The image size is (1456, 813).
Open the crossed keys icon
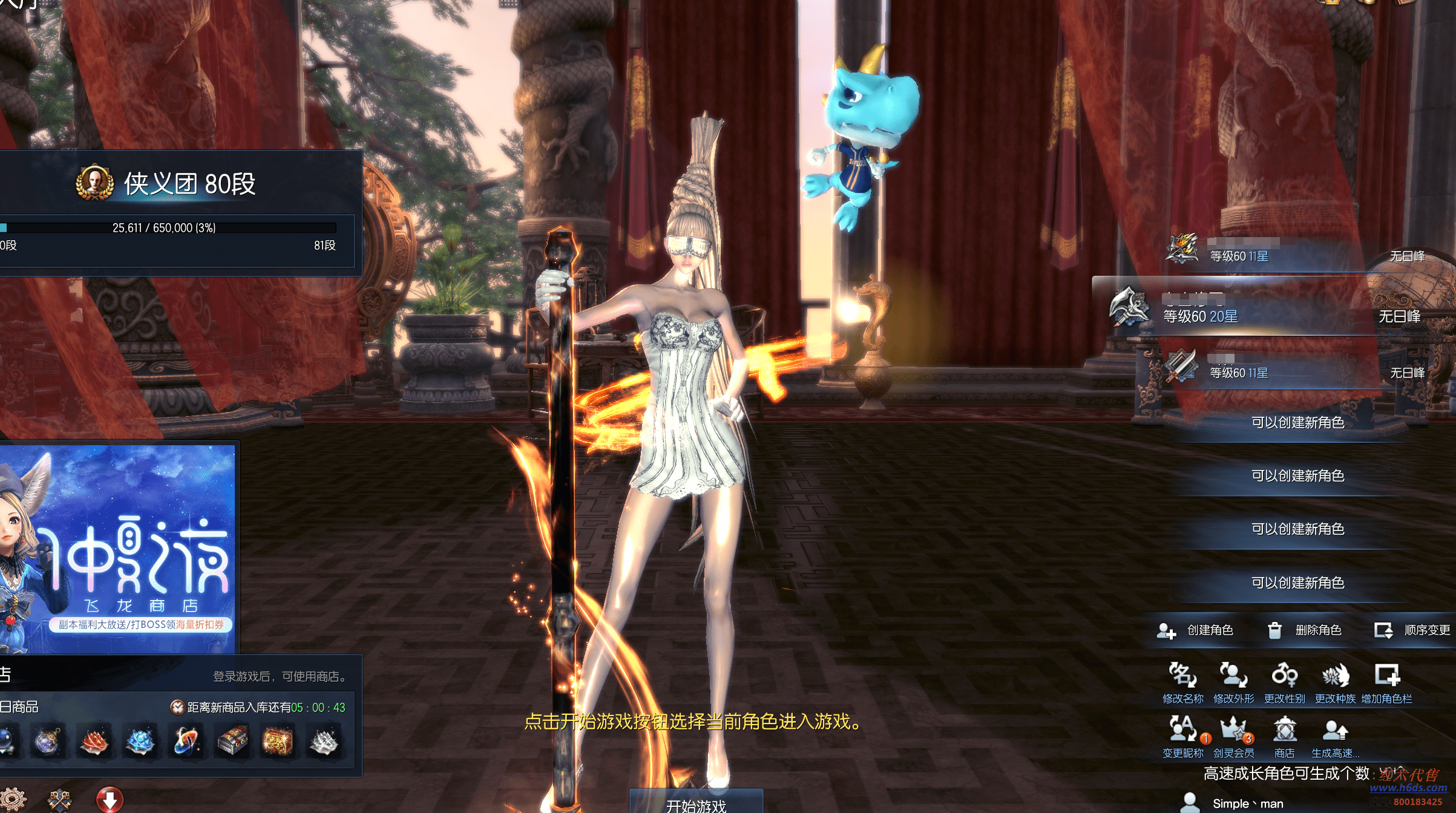pos(59,801)
